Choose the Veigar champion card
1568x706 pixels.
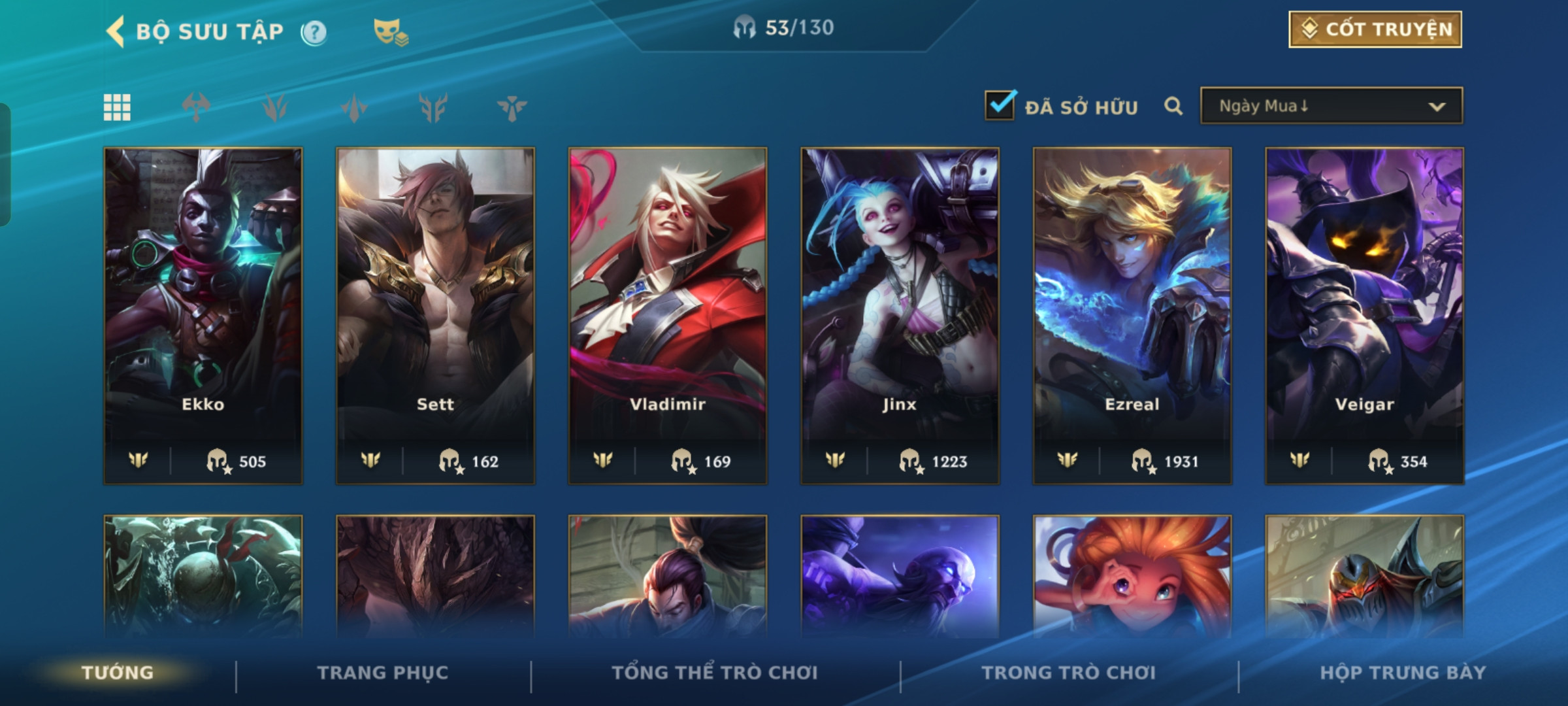click(1364, 315)
